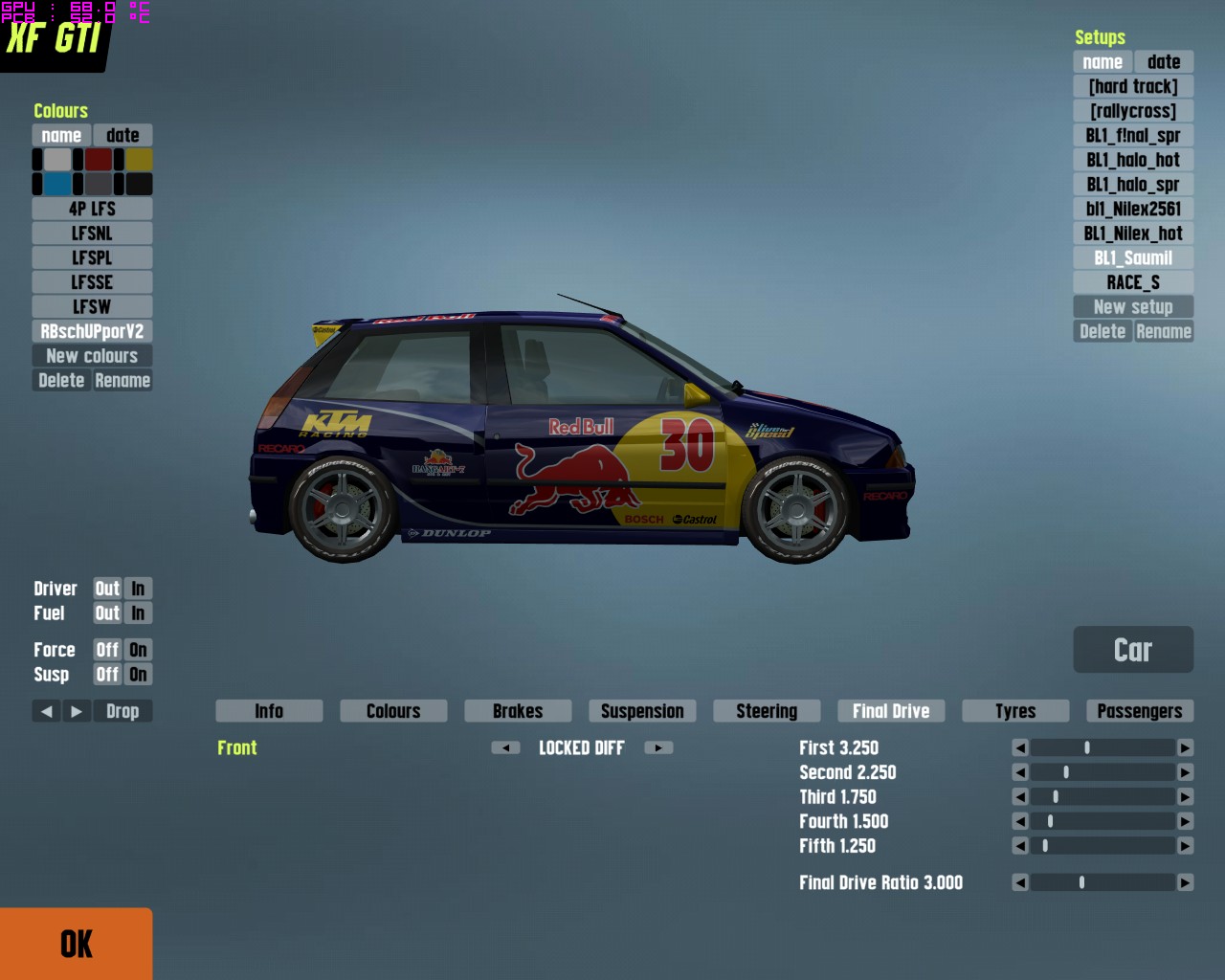The height and width of the screenshot is (980, 1225).
Task: Select the Tyres tab
Action: [1015, 711]
